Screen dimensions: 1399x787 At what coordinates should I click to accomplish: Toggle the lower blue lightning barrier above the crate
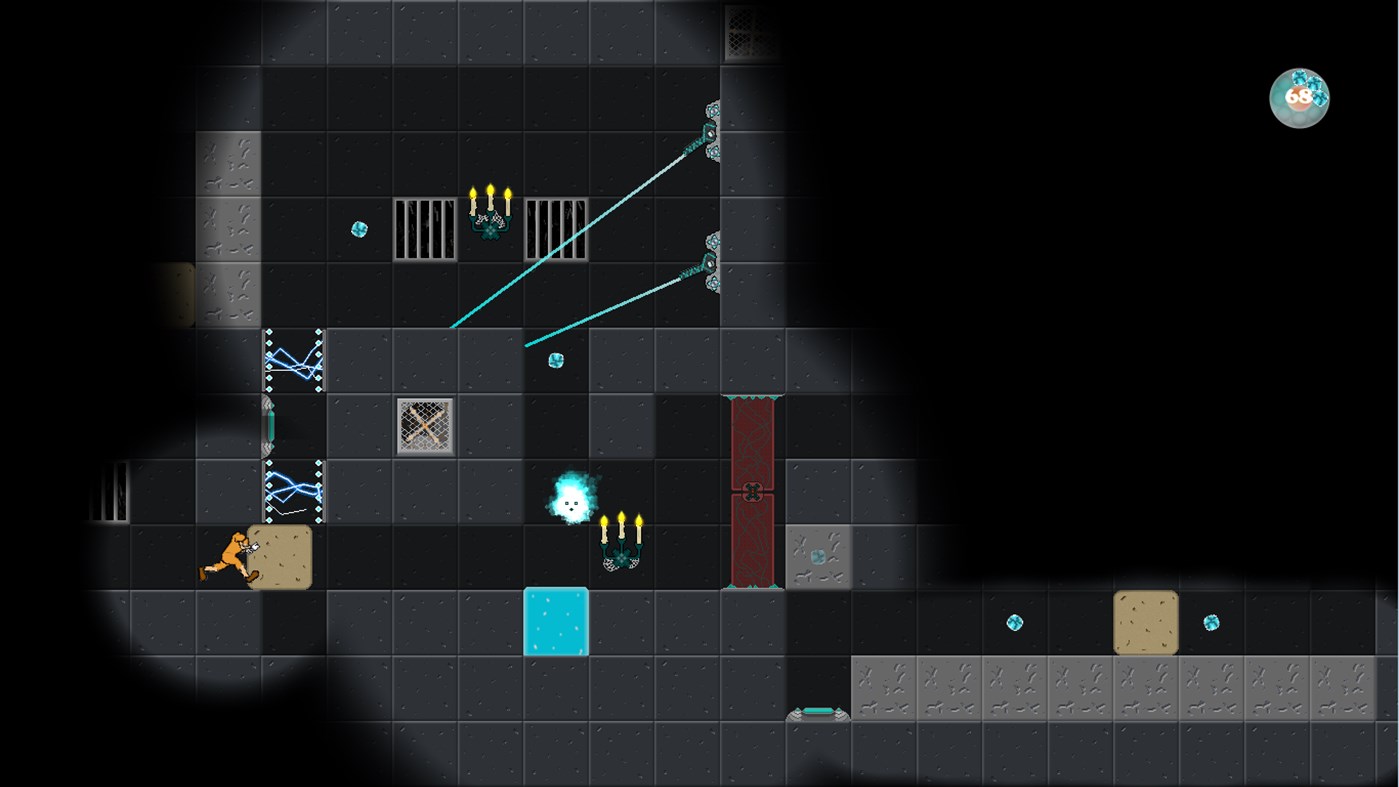294,490
